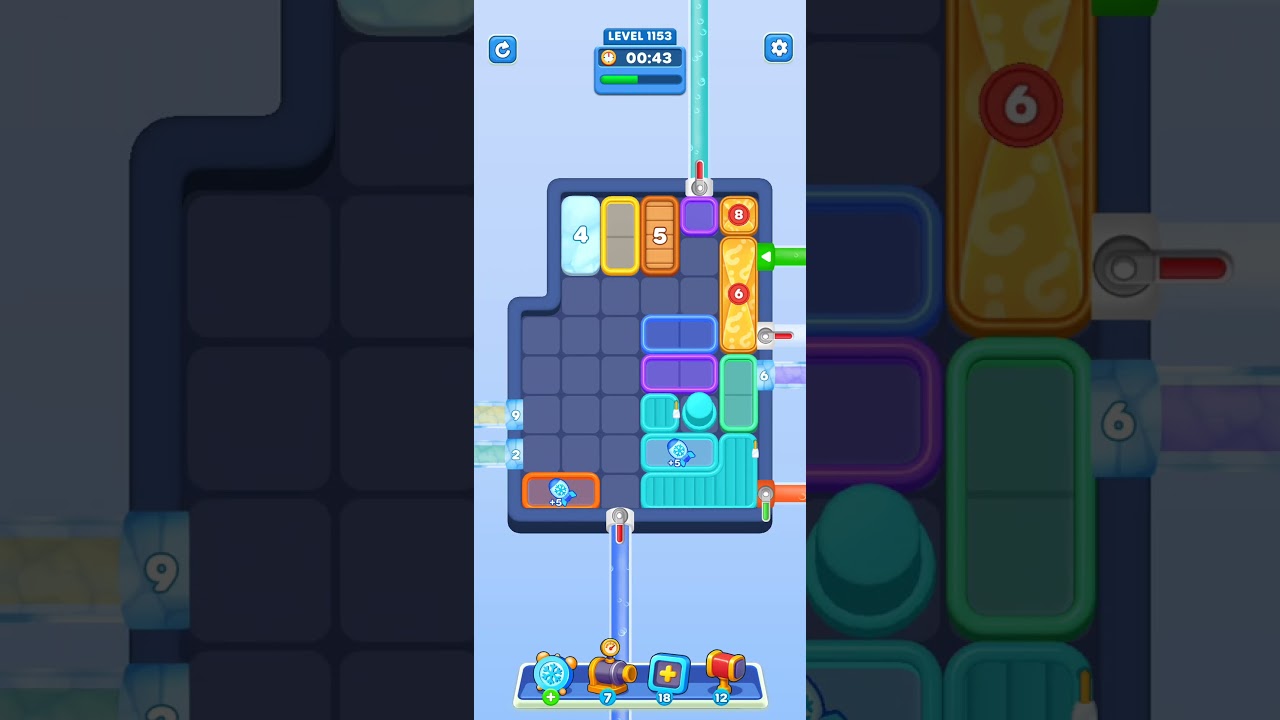Use the hammer booster with 12 charges
1280x720 pixels.
(x=724, y=672)
